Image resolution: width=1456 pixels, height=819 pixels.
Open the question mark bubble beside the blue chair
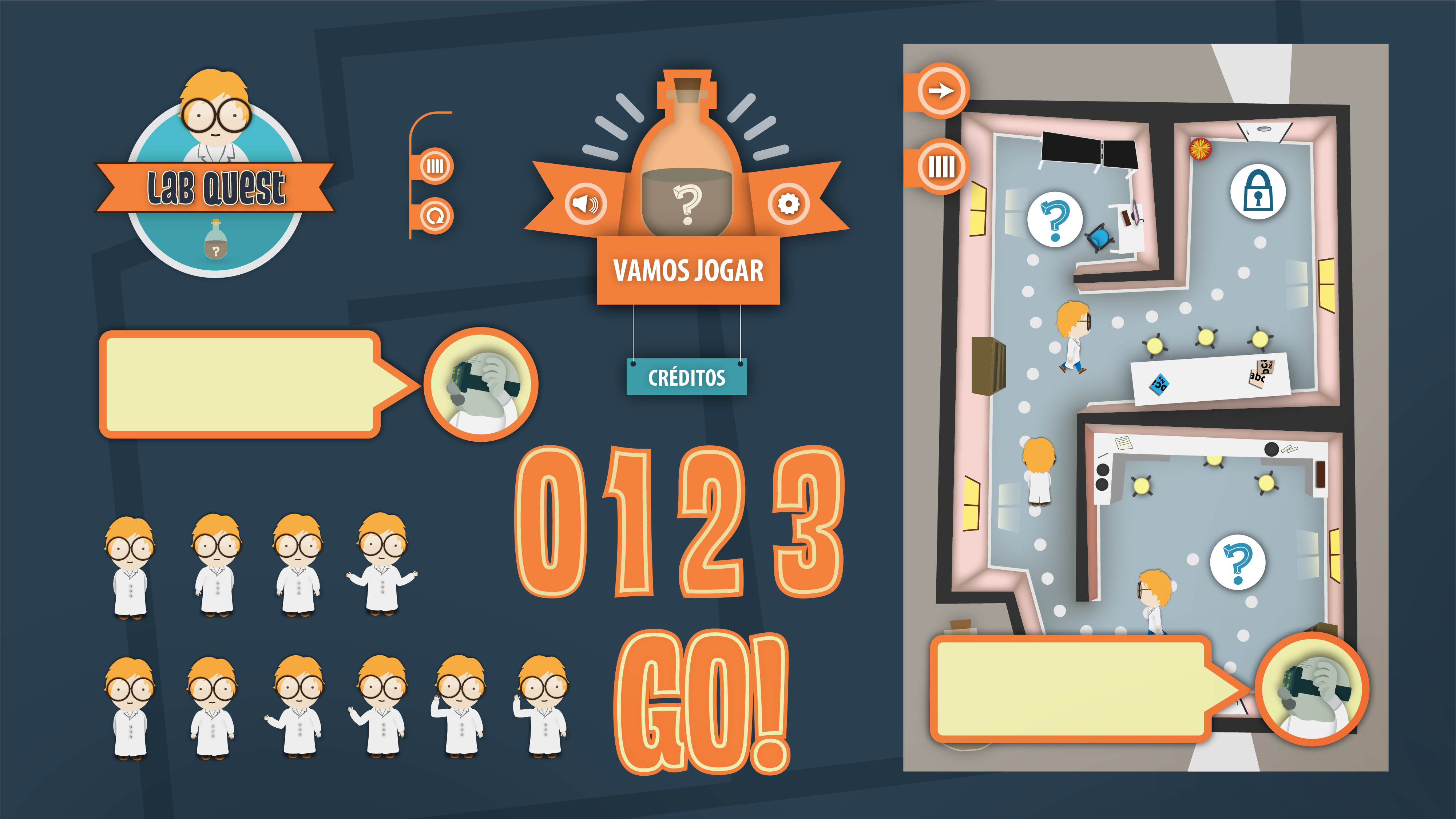(1055, 220)
